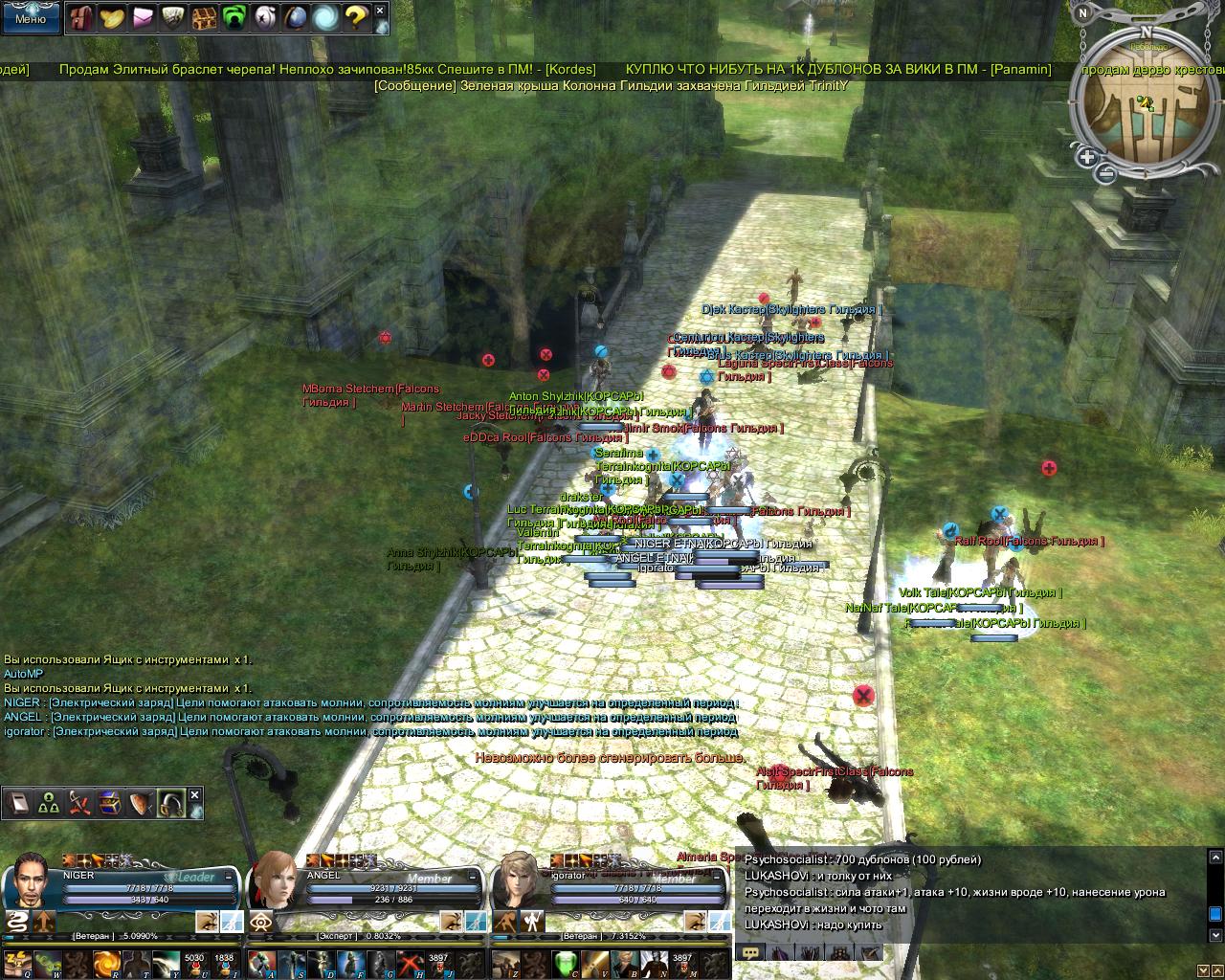
Task: Click the headphones icon in the small toolbar
Action: point(171,802)
